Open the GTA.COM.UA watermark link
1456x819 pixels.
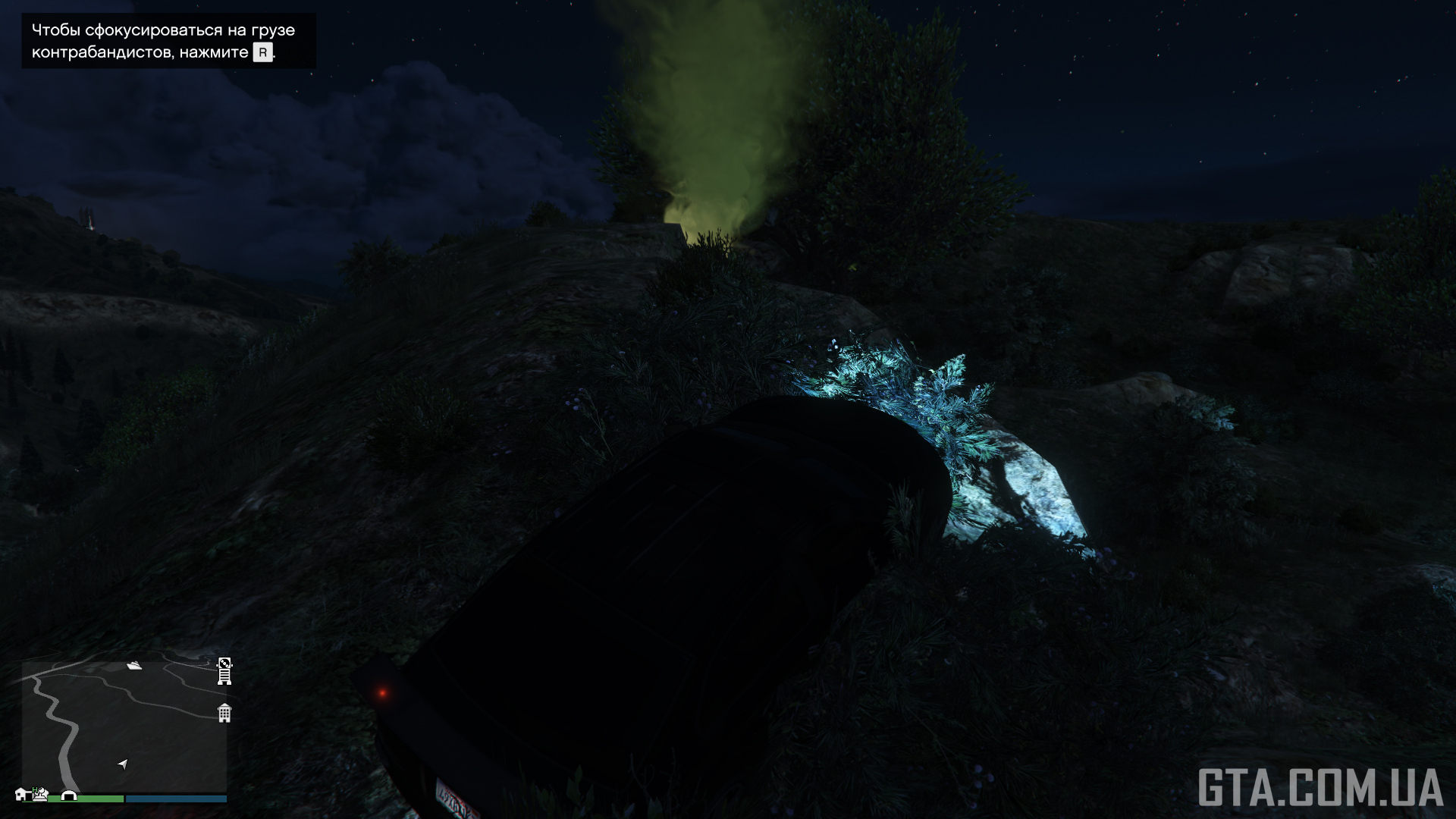click(x=1319, y=787)
